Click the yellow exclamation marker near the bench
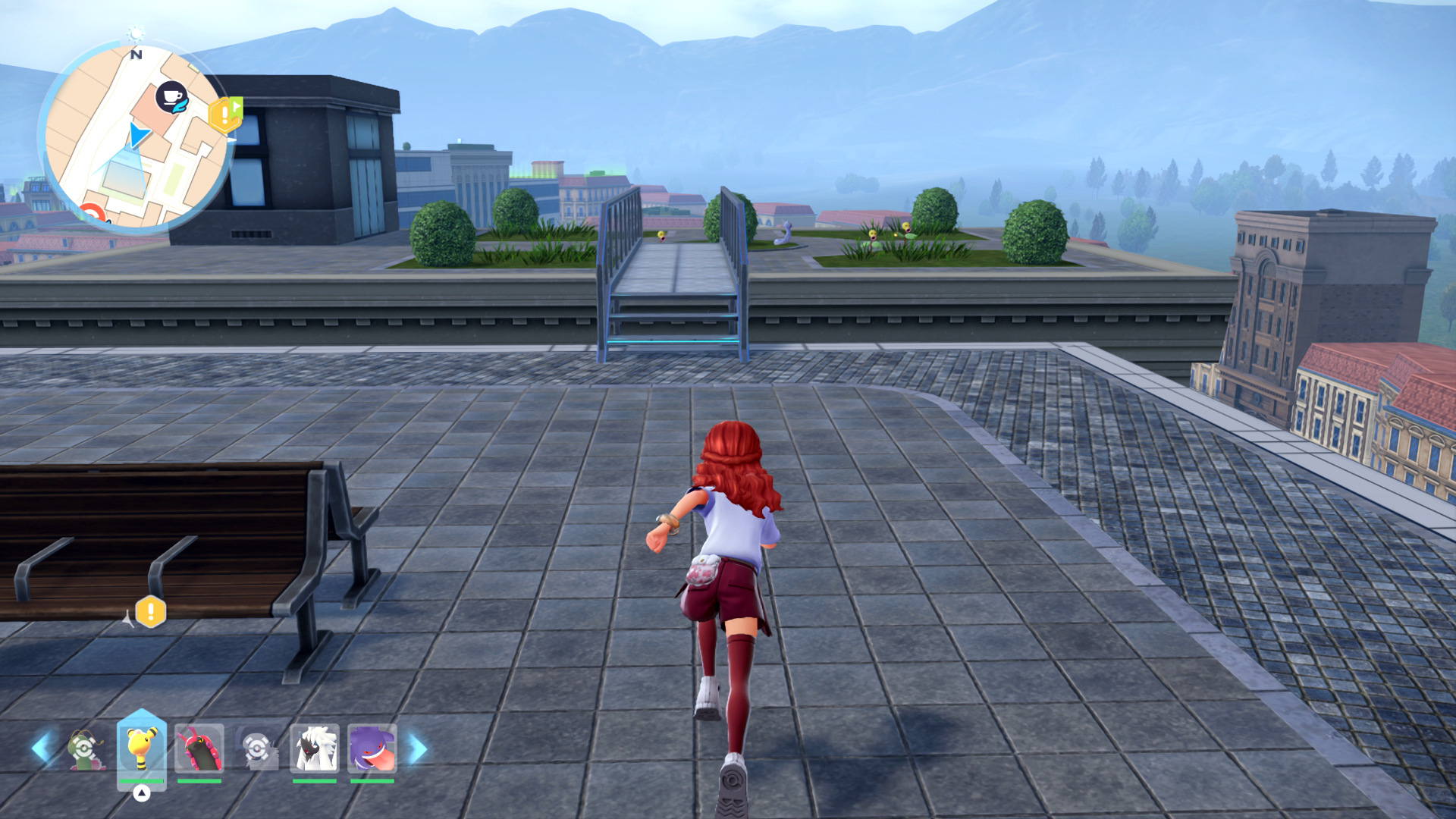 [x=150, y=612]
